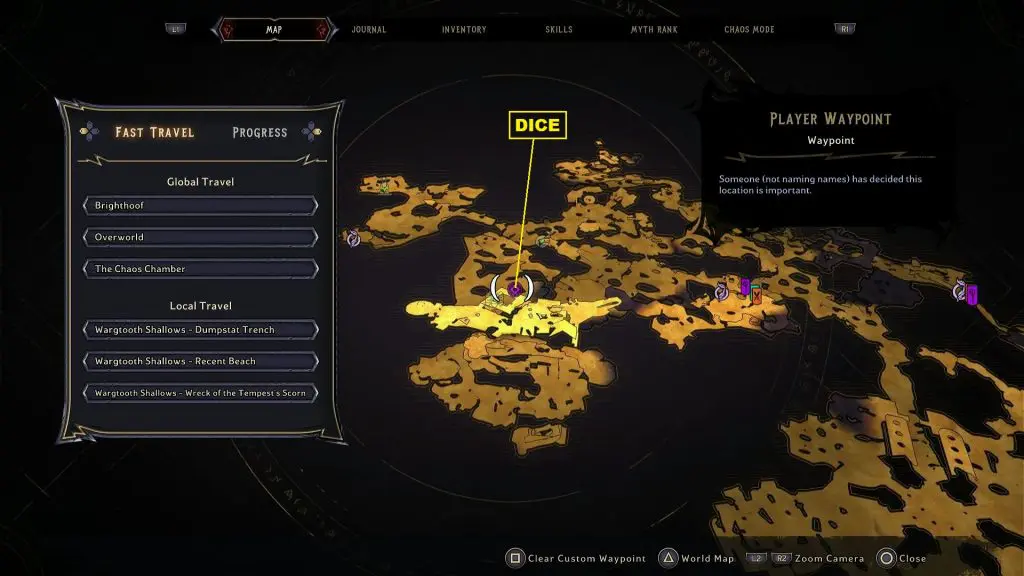This screenshot has width=1024, height=576.
Task: Select the Skills tab
Action: click(x=559, y=30)
